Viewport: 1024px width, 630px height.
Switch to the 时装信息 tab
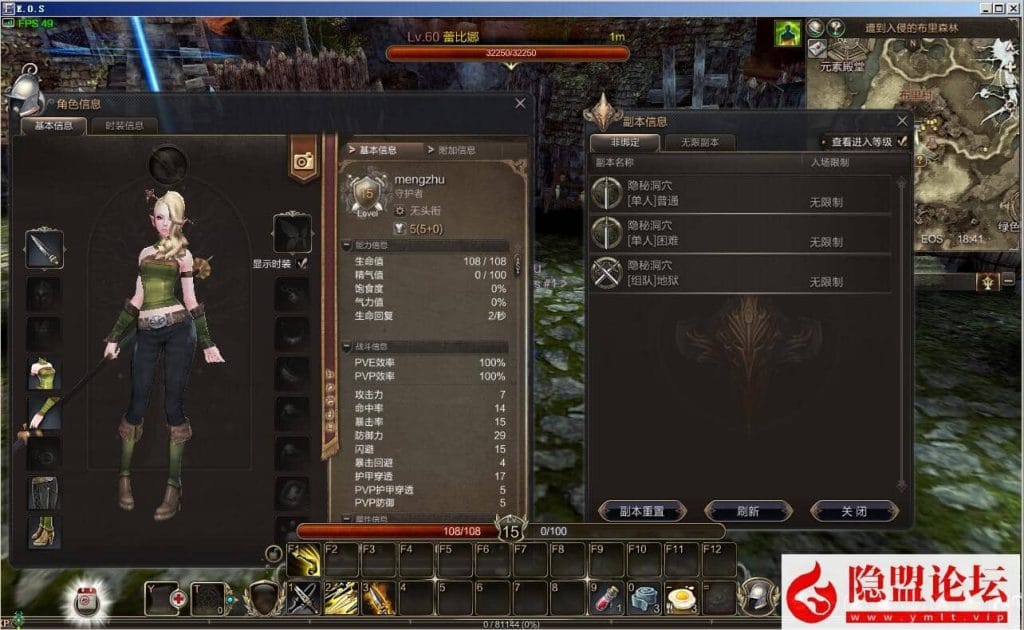(124, 126)
